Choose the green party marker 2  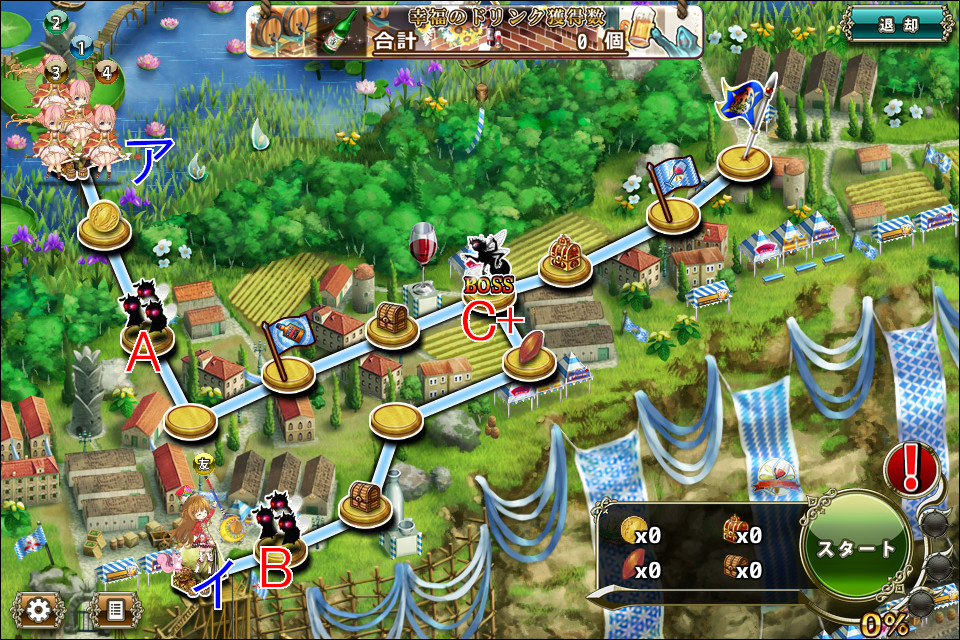(55, 21)
